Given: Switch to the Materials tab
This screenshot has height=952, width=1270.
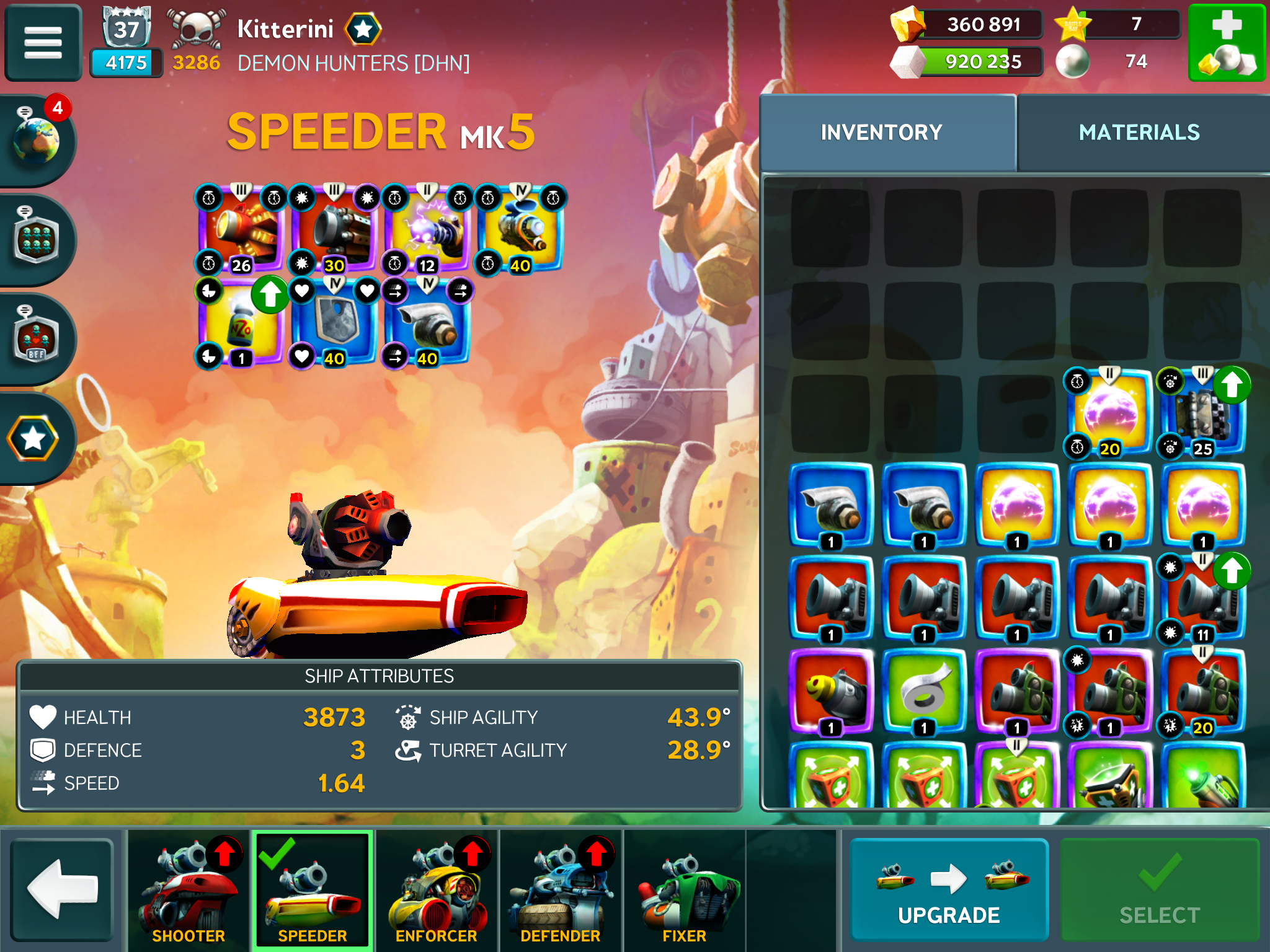Looking at the screenshot, I should (x=1139, y=133).
